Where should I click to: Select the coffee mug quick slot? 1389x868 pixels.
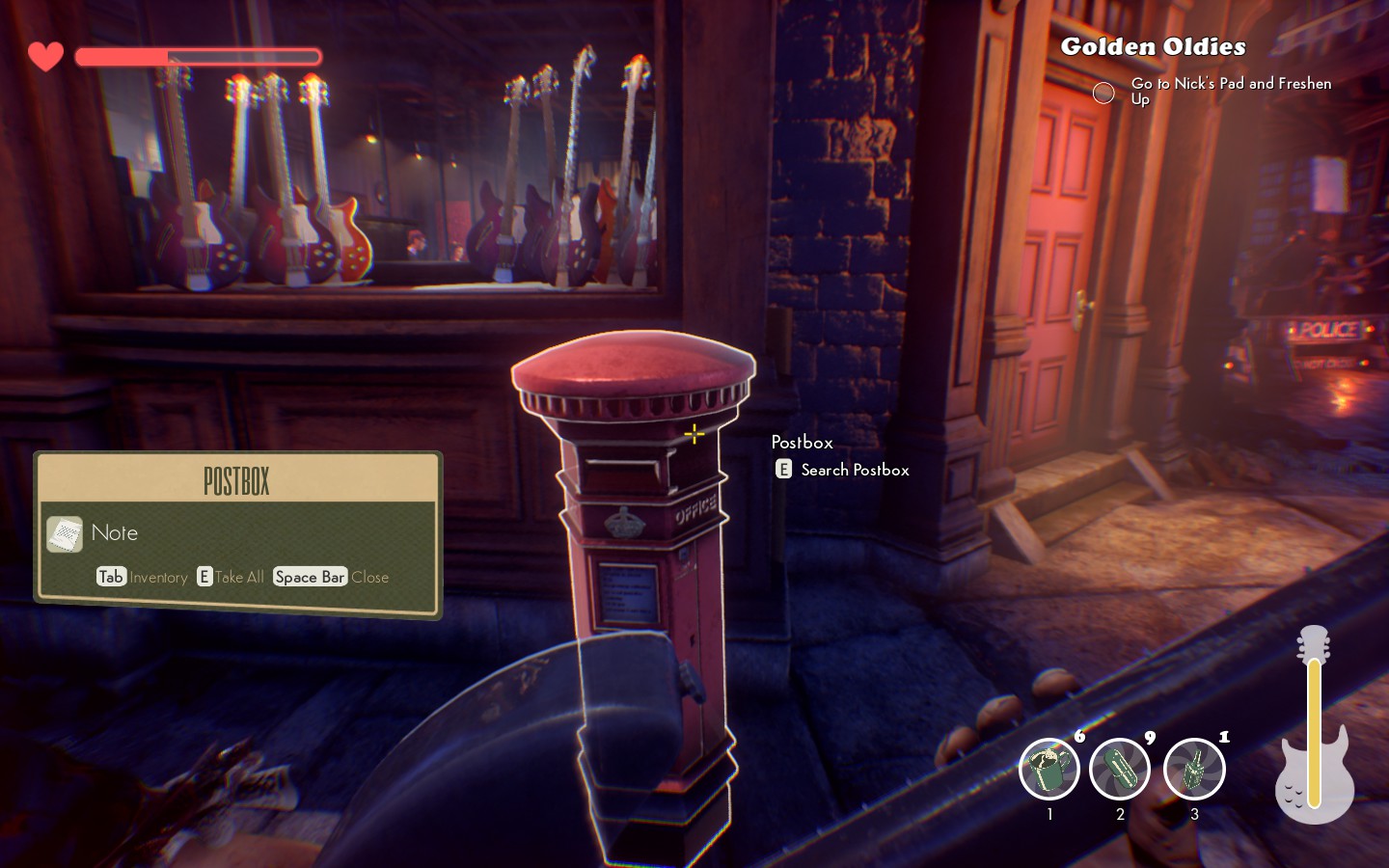coord(1049,770)
